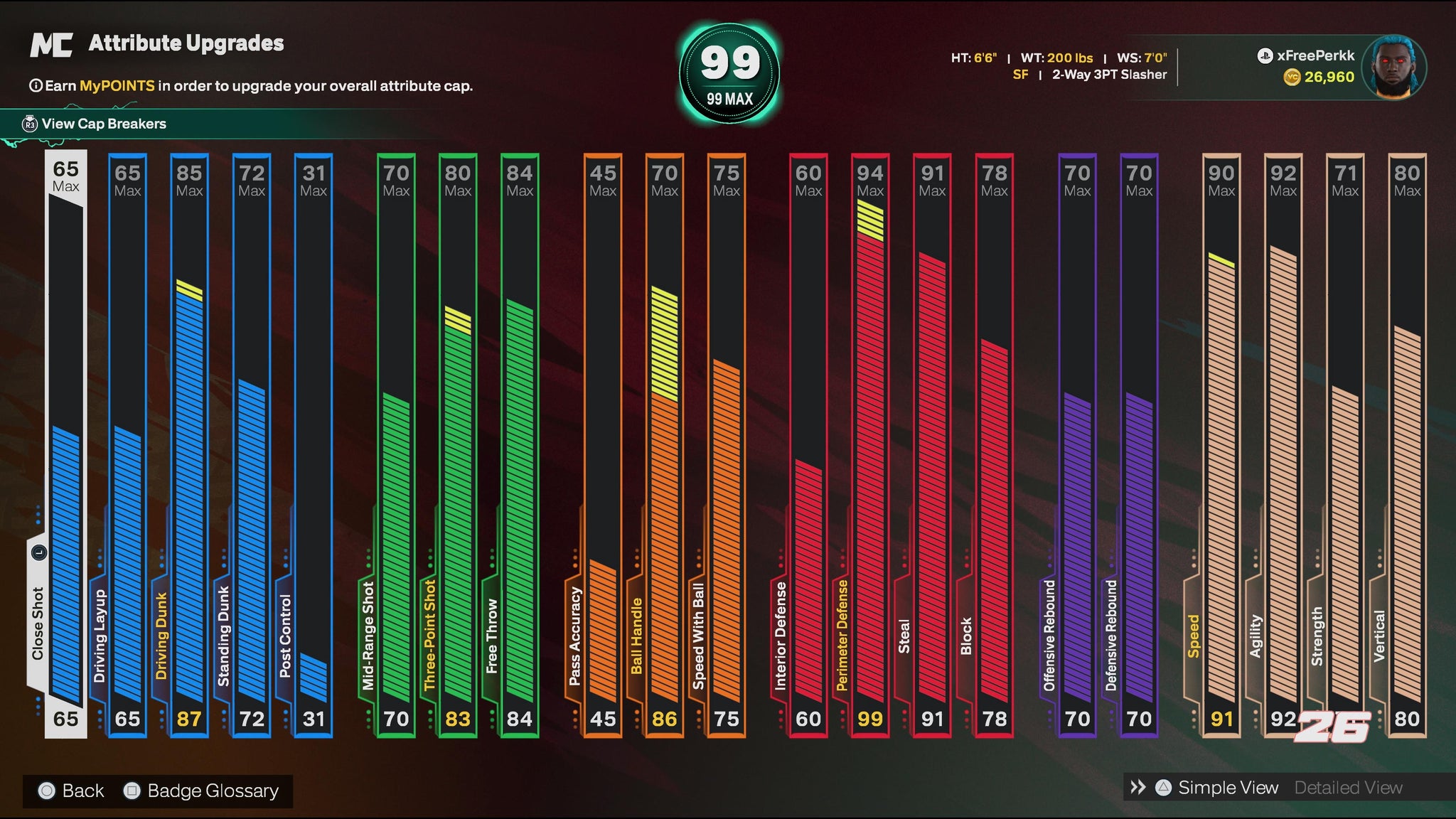Switch to Simple View
The height and width of the screenshot is (819, 1456).
pyautogui.click(x=1227, y=788)
